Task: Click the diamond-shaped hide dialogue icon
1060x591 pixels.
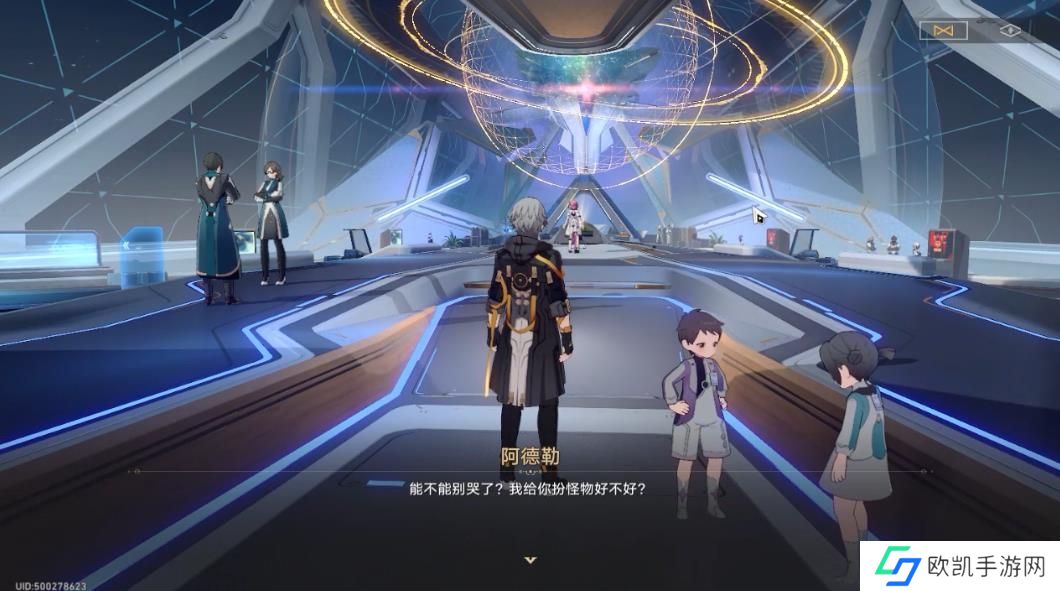Action: (1010, 30)
